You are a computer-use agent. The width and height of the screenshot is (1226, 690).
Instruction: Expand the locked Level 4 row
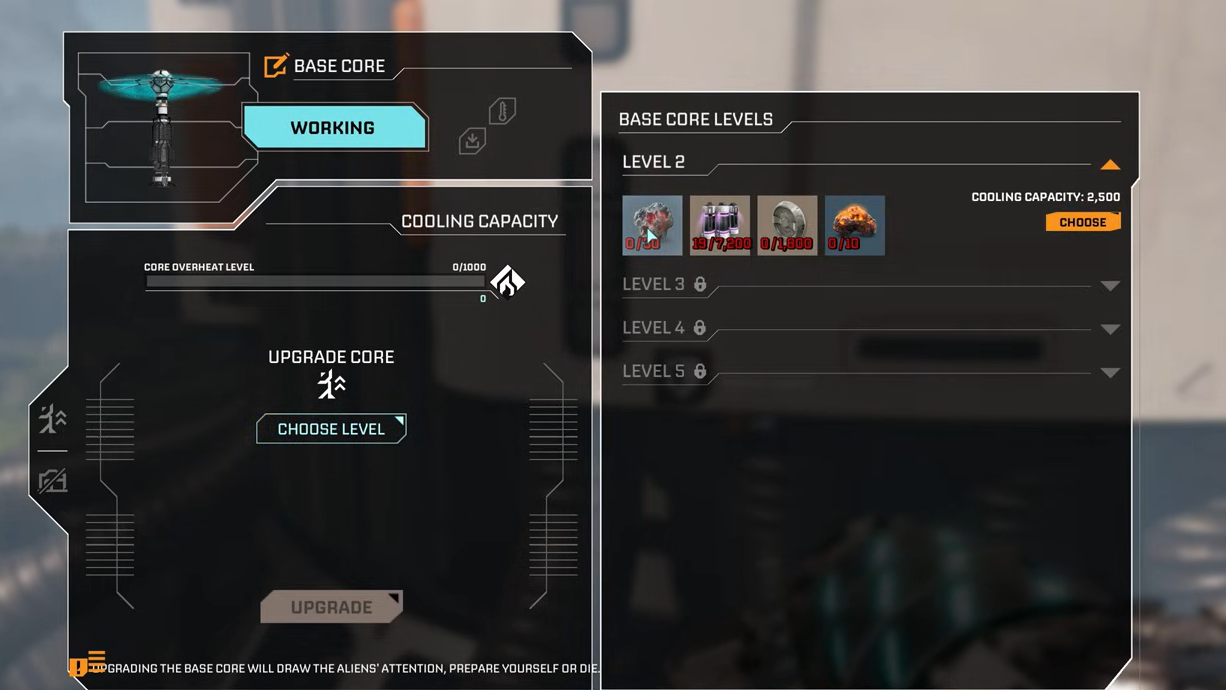(1109, 329)
